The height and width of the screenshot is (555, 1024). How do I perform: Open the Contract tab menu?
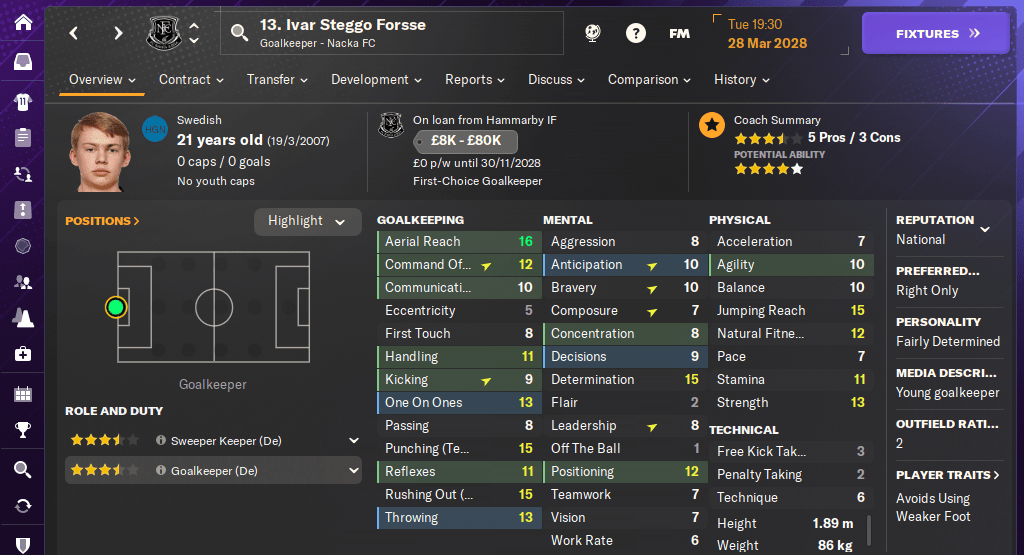pos(191,80)
